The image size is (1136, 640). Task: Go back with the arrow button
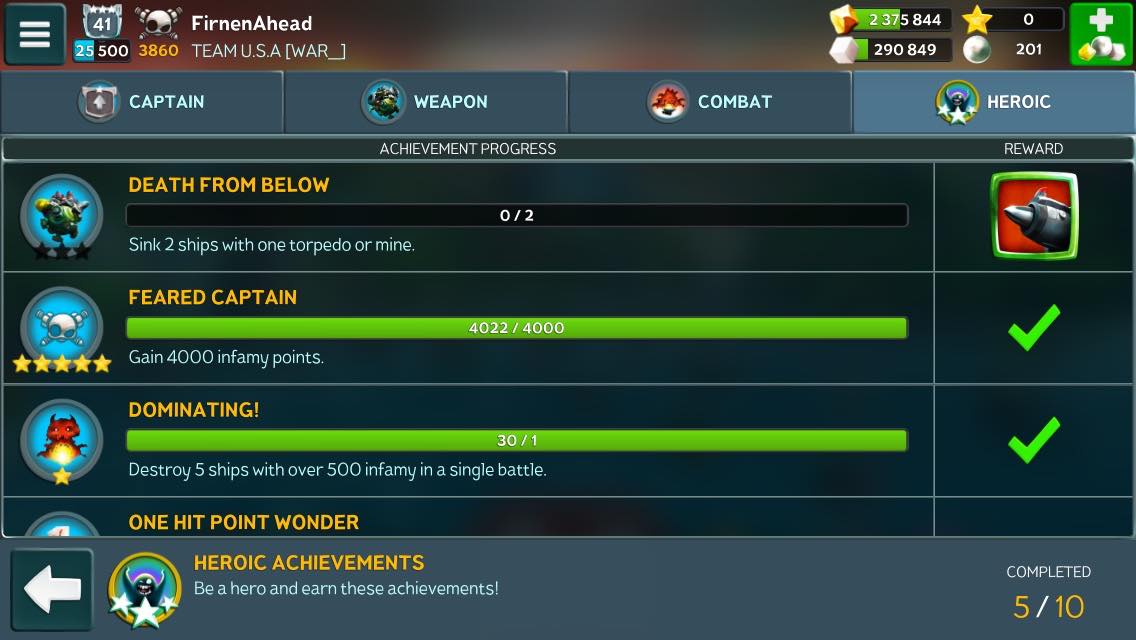(52, 590)
